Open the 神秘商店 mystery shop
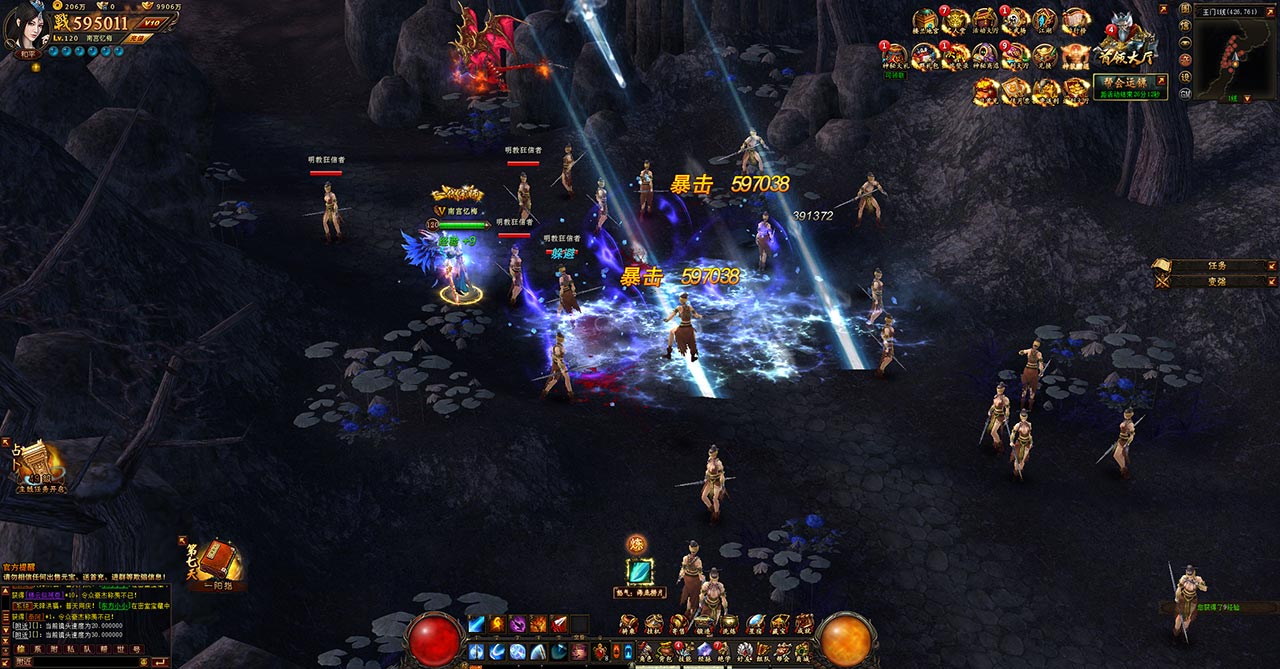Image resolution: width=1280 pixels, height=669 pixels. click(985, 56)
